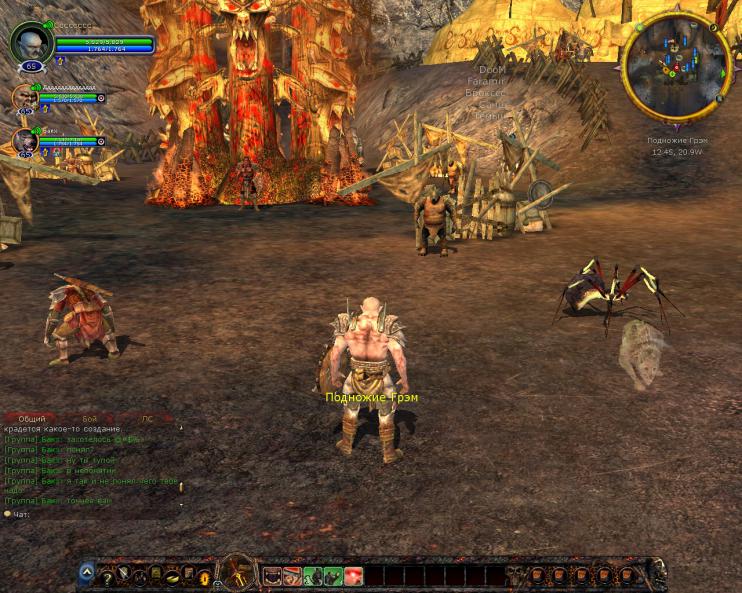Click the circular minimap
This screenshot has height=593, width=742.
(x=676, y=65)
